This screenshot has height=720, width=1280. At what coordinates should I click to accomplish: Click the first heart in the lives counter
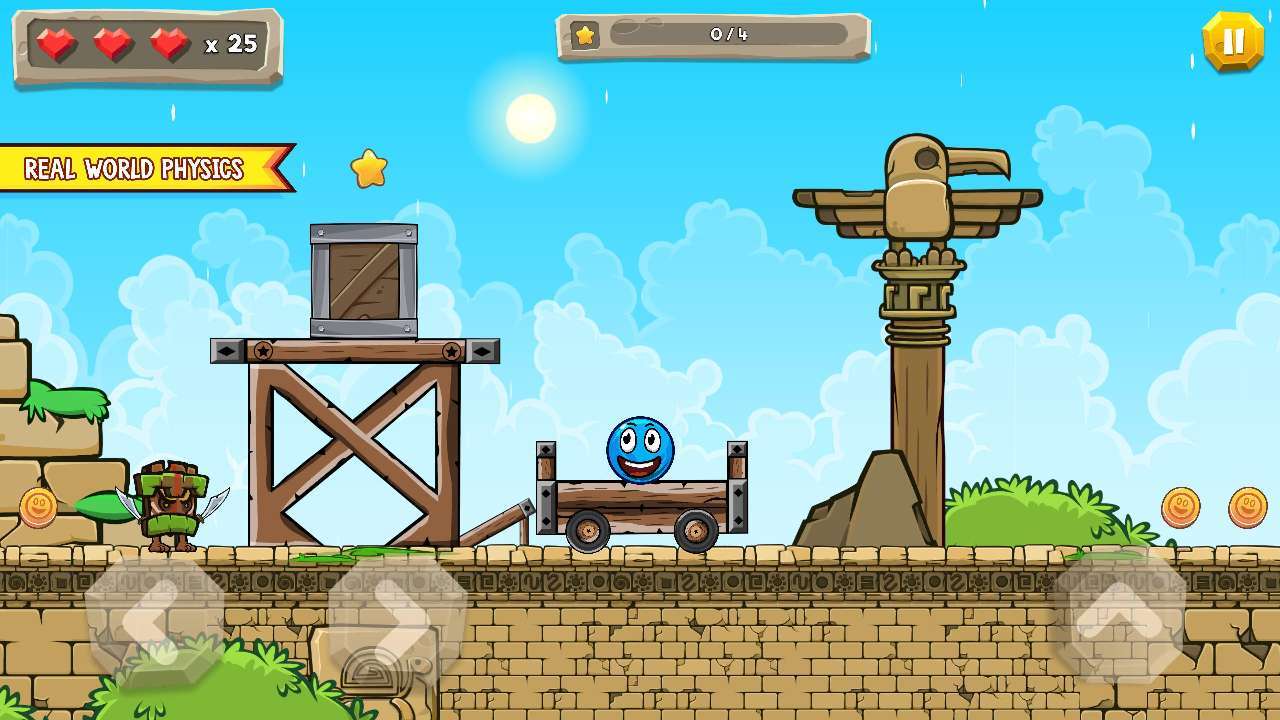click(x=57, y=43)
